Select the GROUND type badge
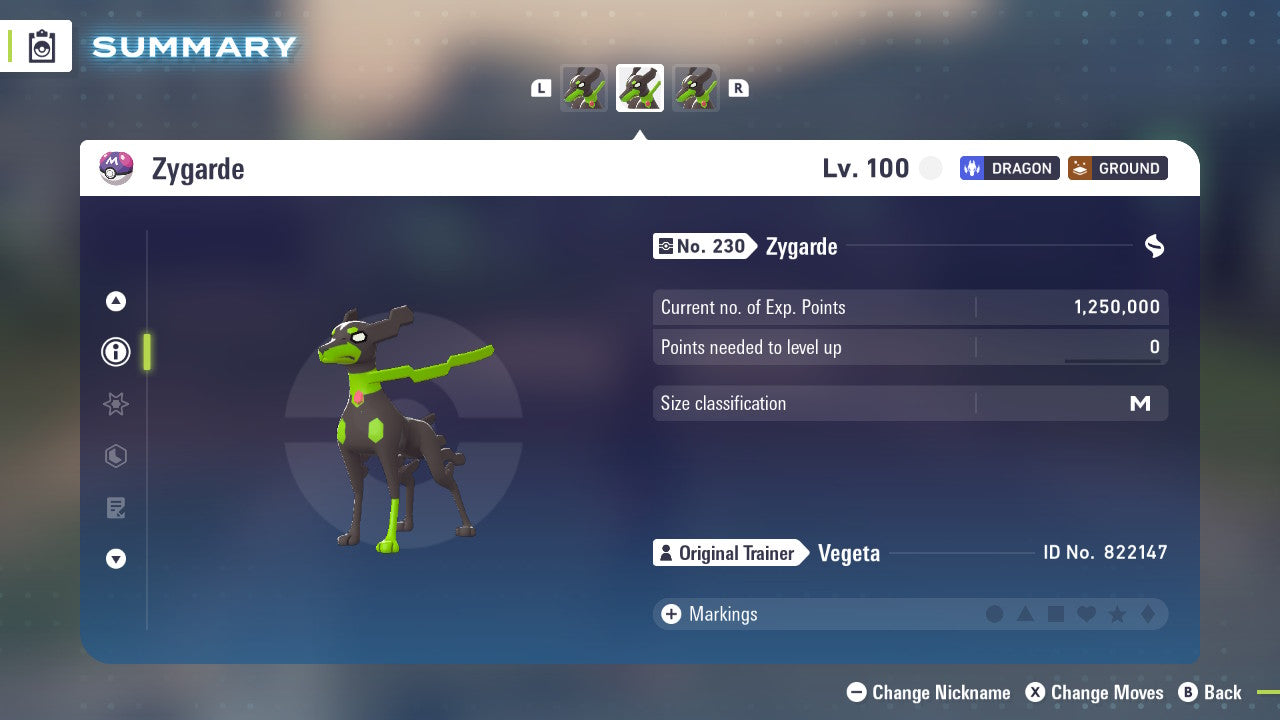 point(1117,168)
